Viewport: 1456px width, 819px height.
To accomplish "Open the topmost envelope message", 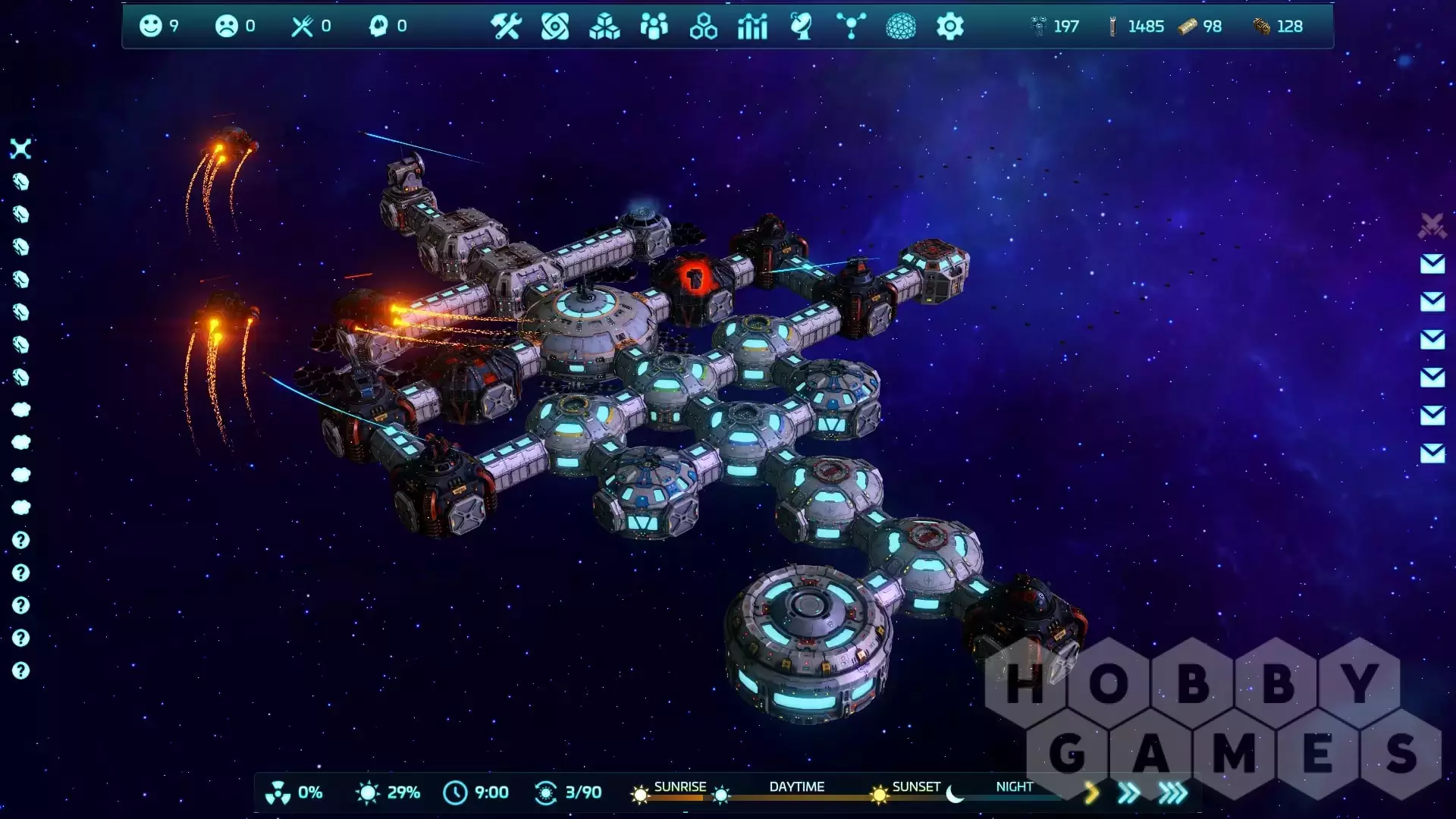I will click(1432, 264).
